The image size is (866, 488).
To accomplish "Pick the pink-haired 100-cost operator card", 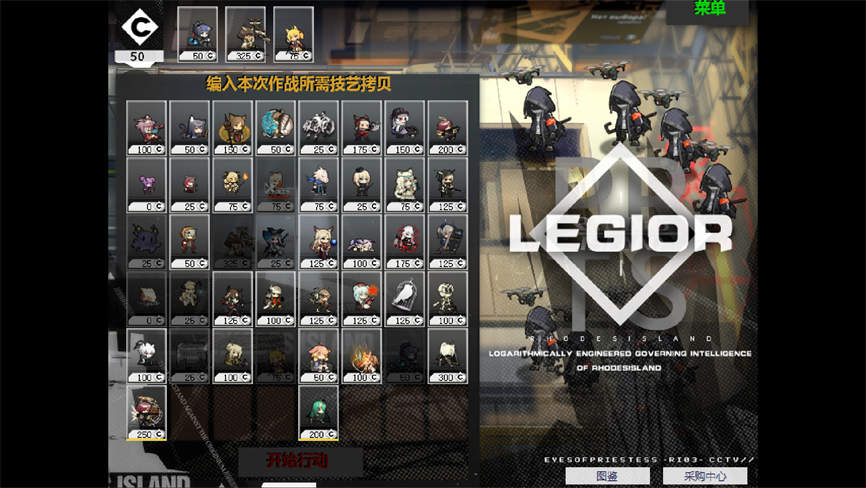I will pyautogui.click(x=146, y=127).
